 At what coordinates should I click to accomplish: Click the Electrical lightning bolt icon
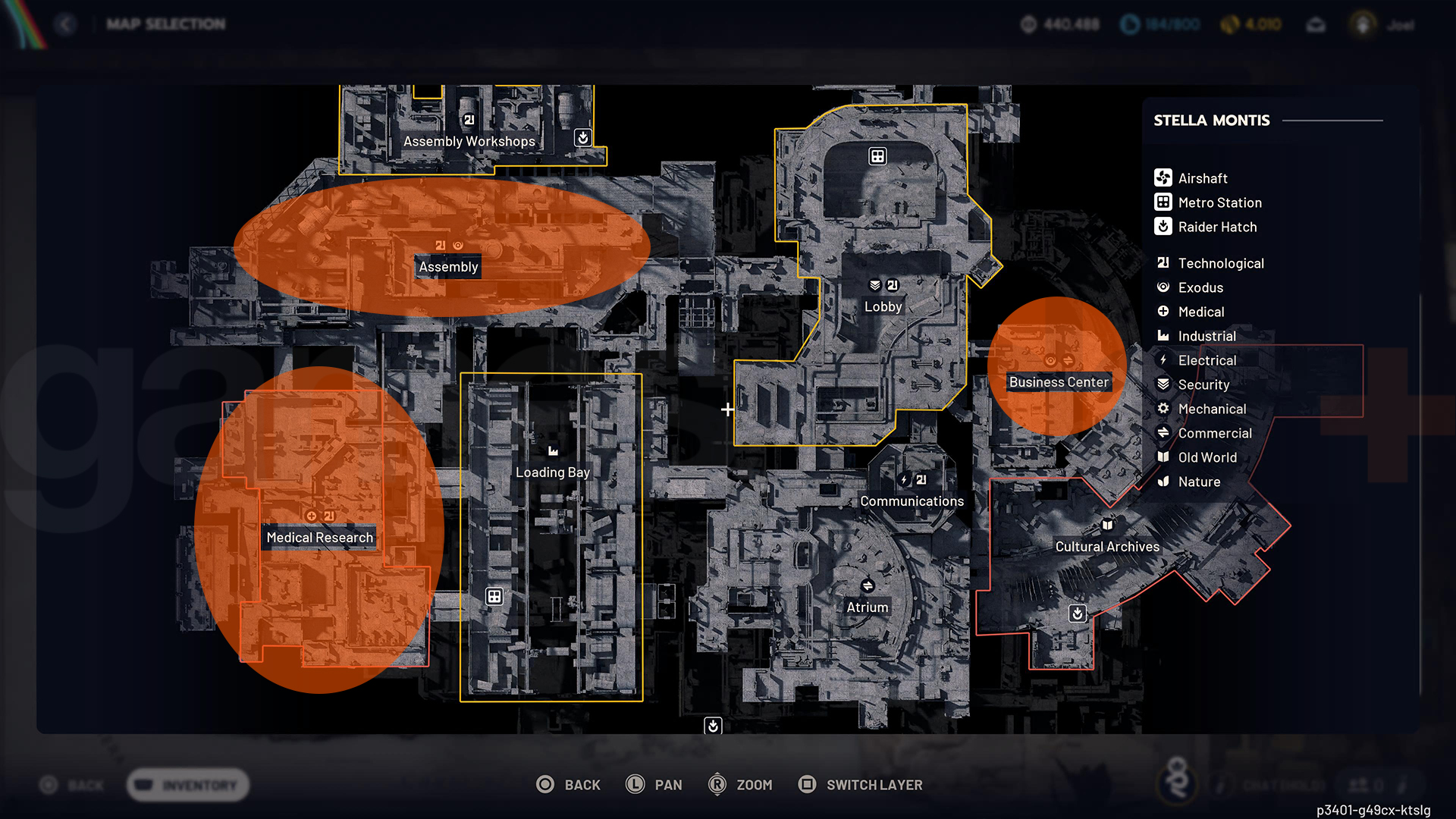coord(1162,360)
